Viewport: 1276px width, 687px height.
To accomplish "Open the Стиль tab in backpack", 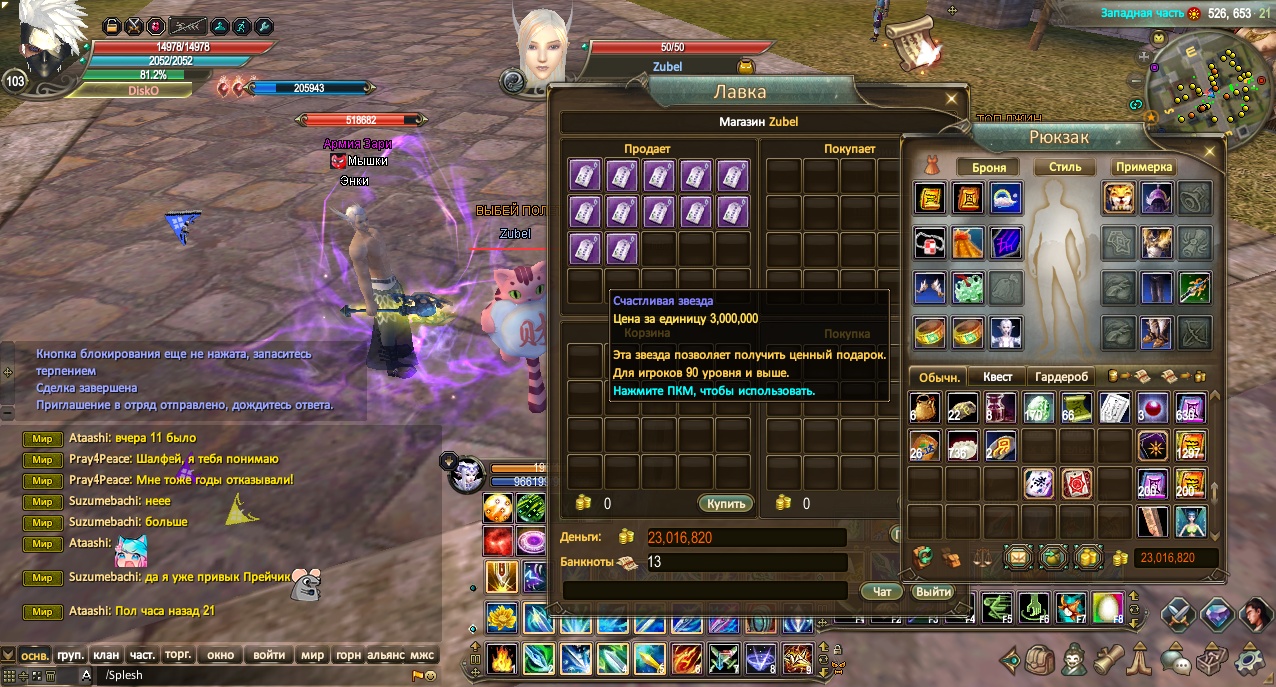I will (x=1065, y=167).
